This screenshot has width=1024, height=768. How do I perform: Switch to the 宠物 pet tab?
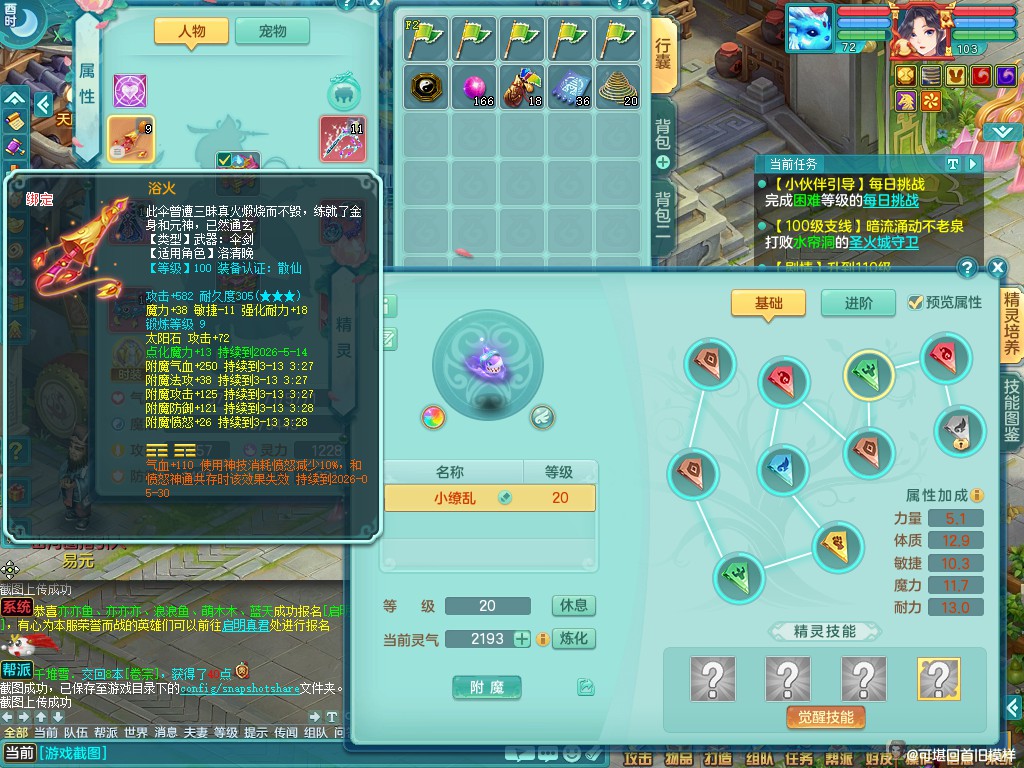point(272,31)
